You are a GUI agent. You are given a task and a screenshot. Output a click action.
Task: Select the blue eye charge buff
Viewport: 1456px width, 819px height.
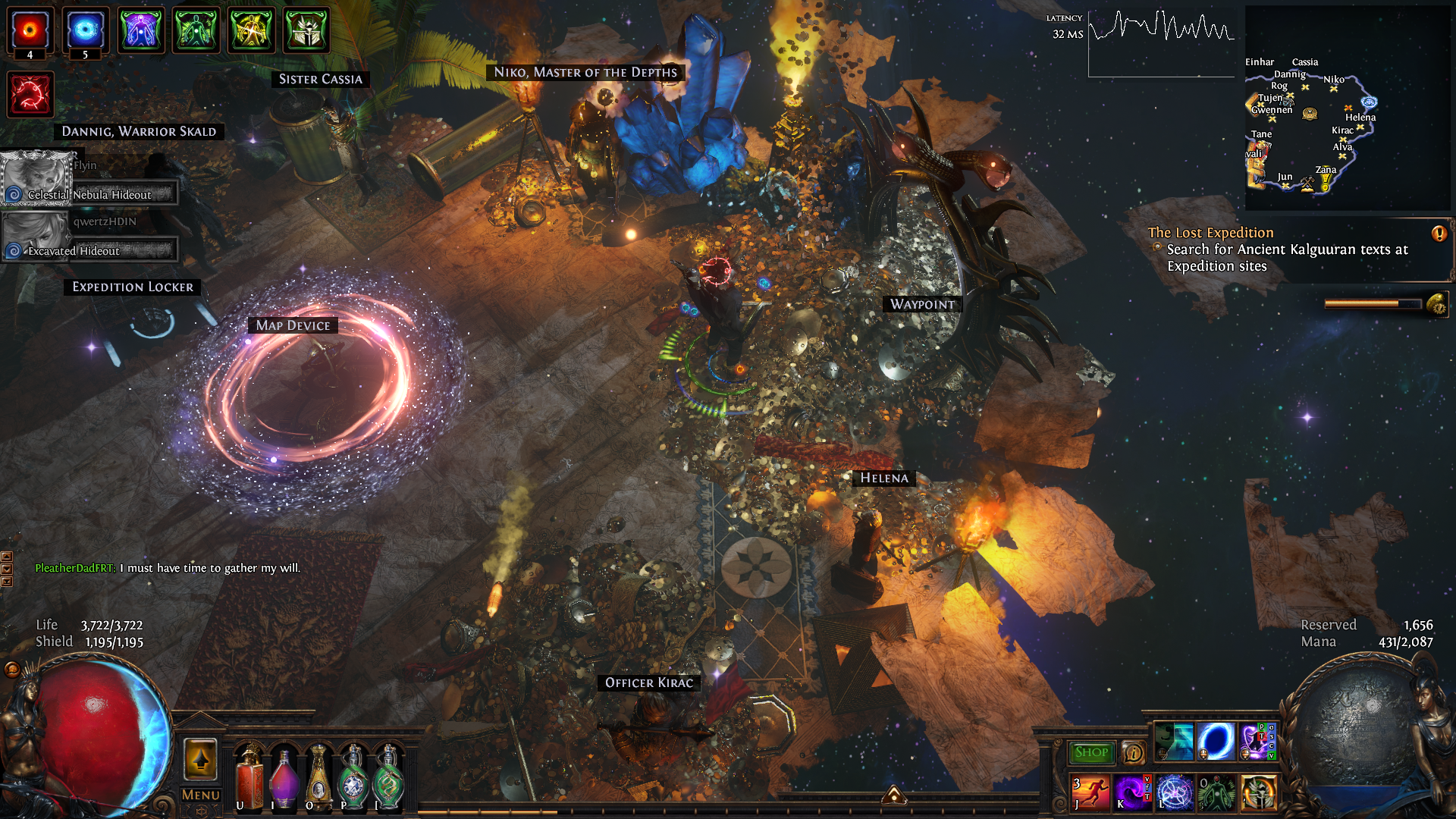pyautogui.click(x=85, y=30)
